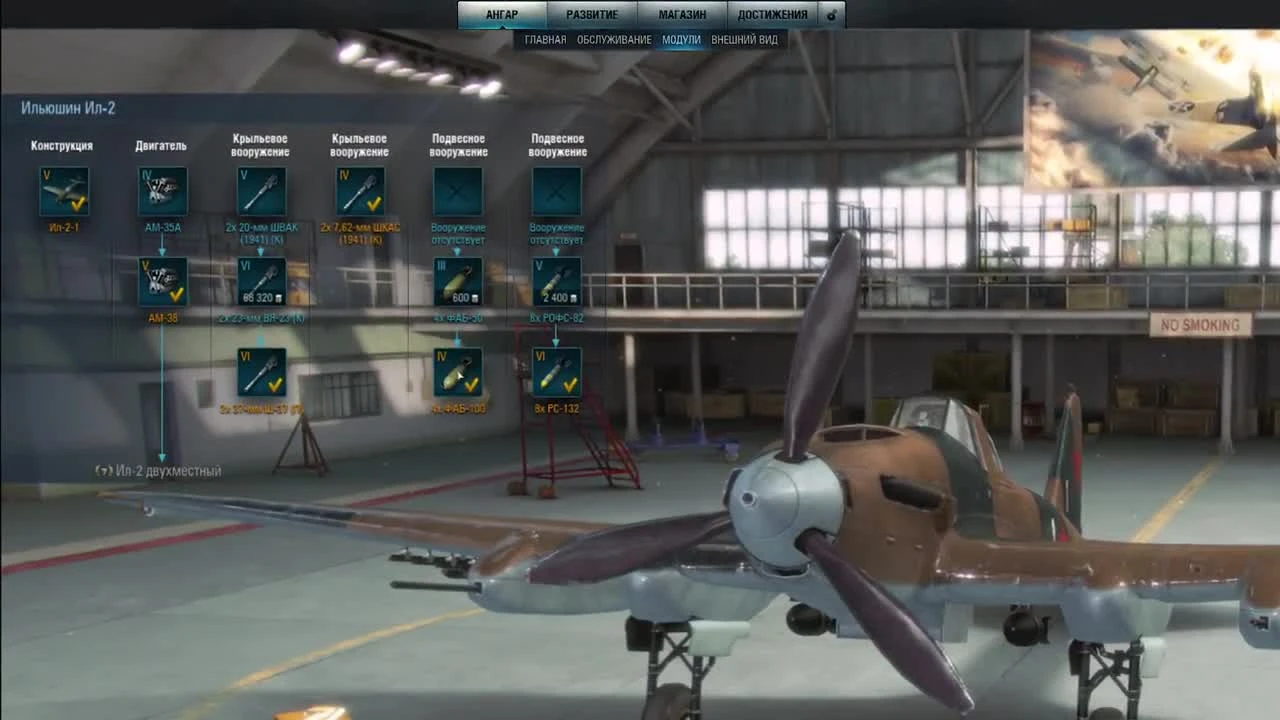The image size is (1280, 720).
Task: Click the Ильюшин Ил-2 header label
Action: (69, 107)
